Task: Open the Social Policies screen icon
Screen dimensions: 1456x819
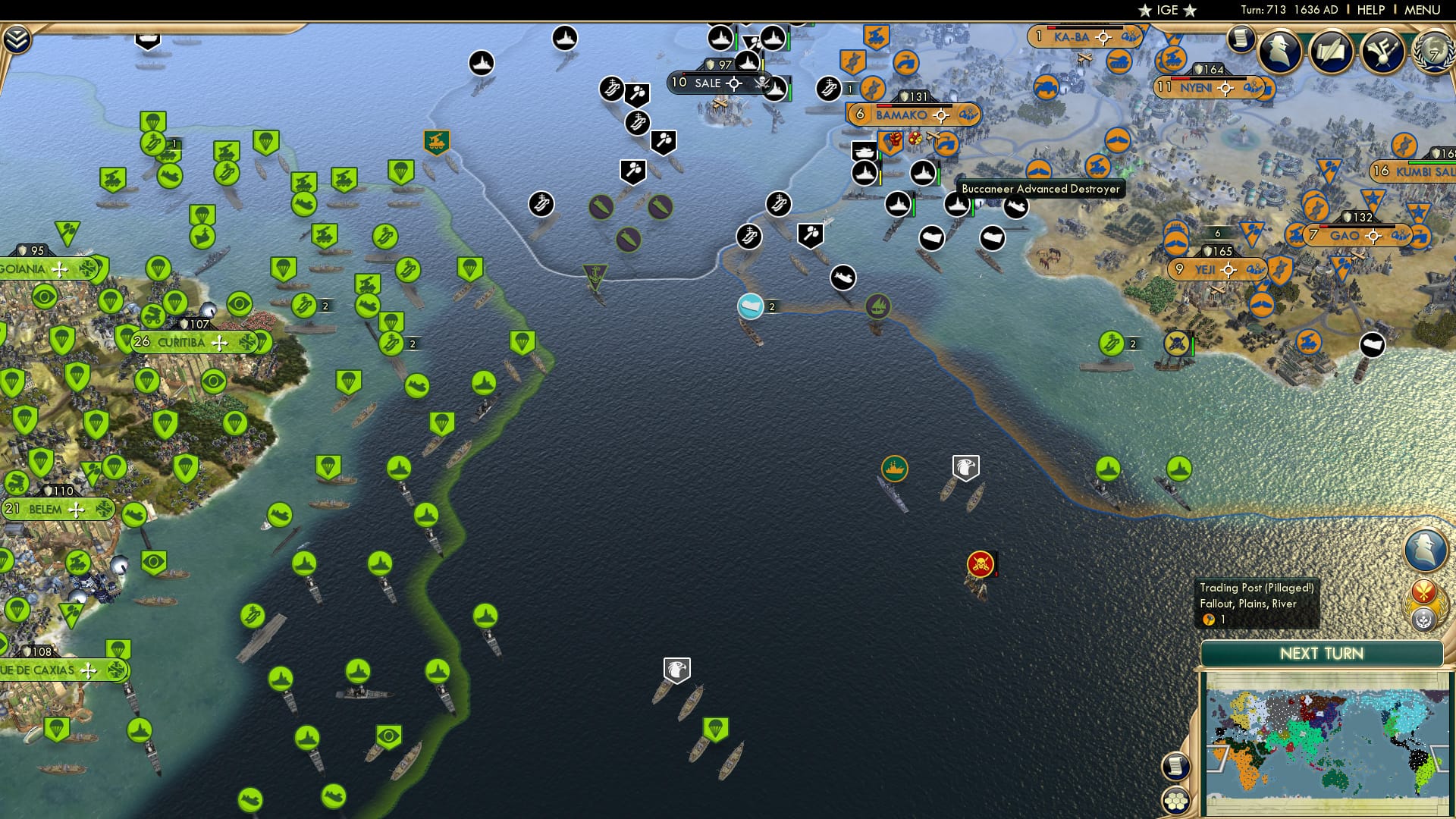Action: [x=1332, y=50]
